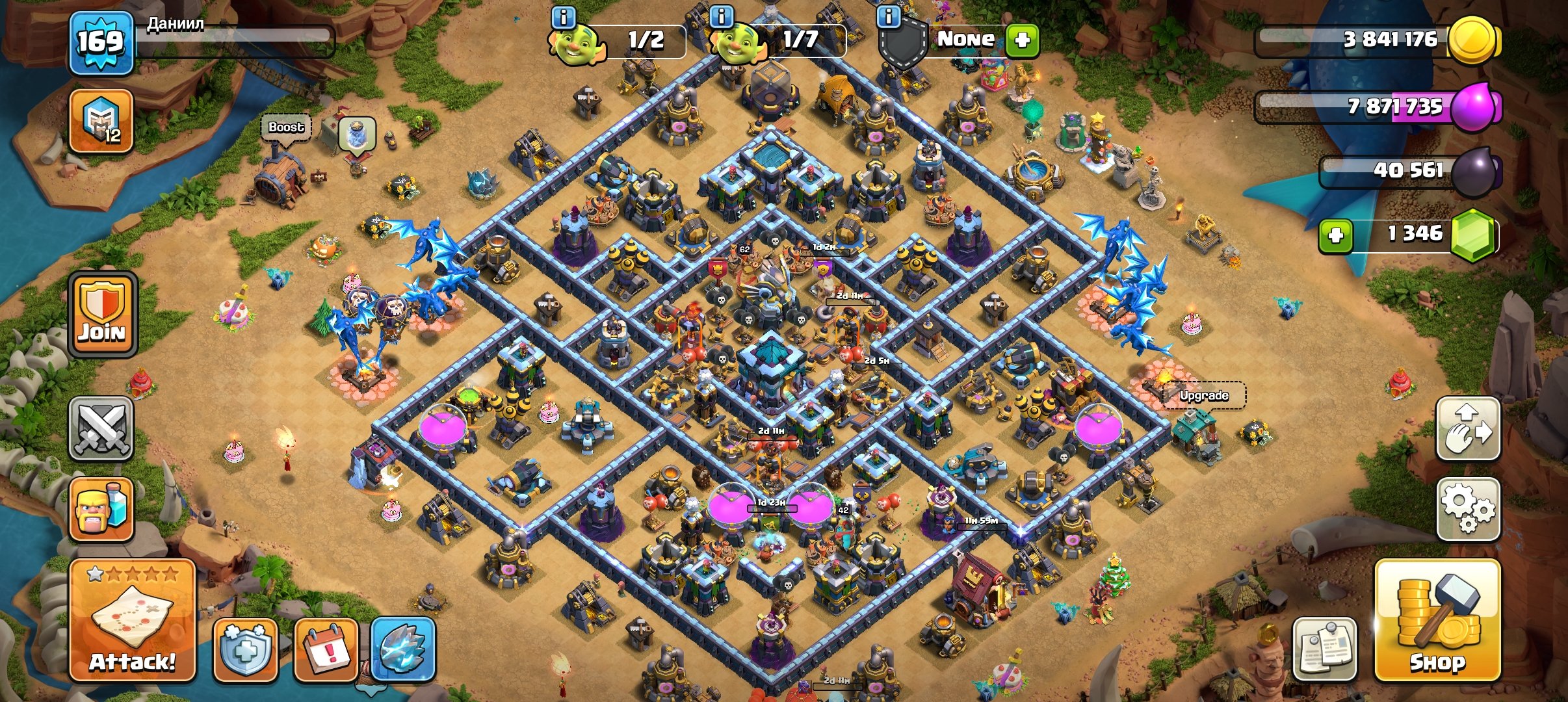1568x702 pixels.
Task: Open the layout editor hand button
Action: pyautogui.click(x=1467, y=429)
